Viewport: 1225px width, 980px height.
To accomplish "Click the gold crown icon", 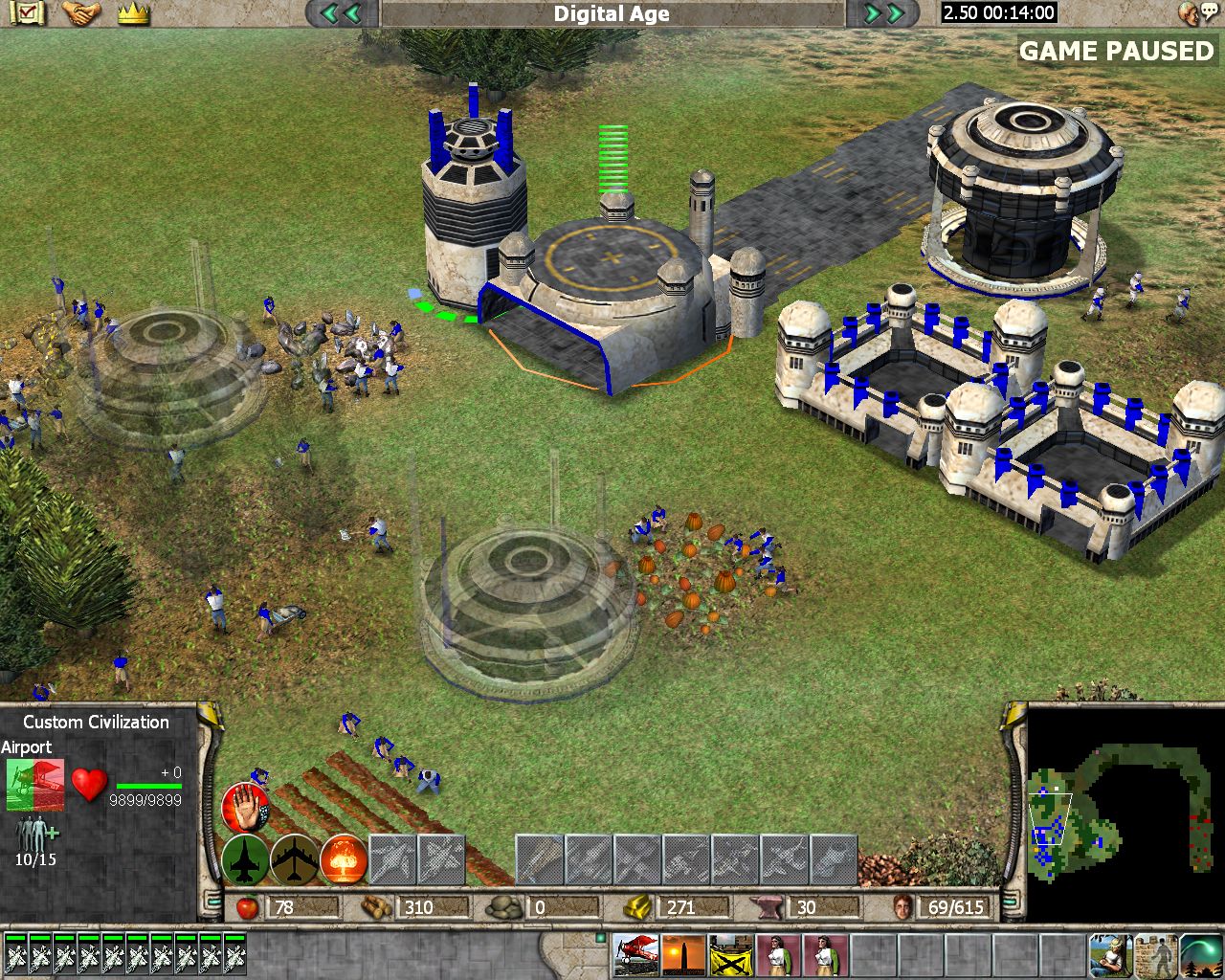I will coord(134,13).
